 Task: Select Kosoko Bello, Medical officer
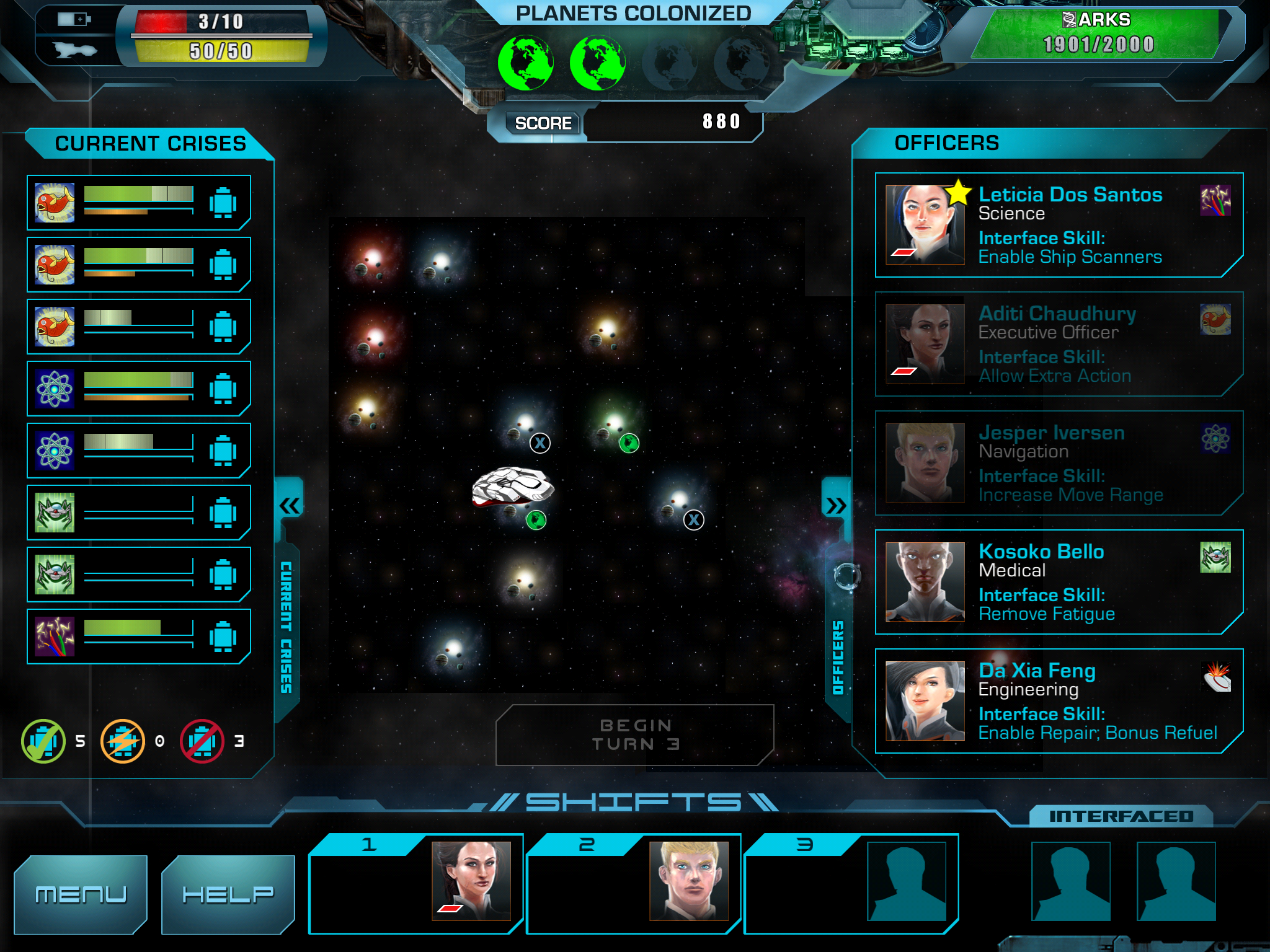pos(1058,582)
